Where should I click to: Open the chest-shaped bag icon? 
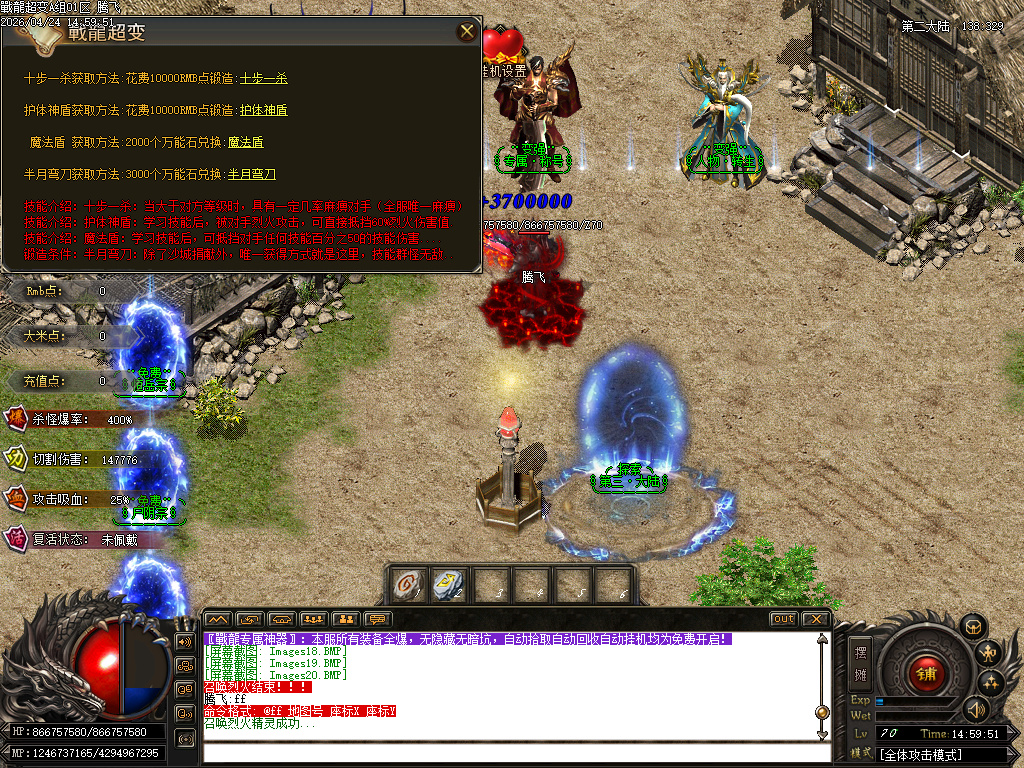point(972,626)
